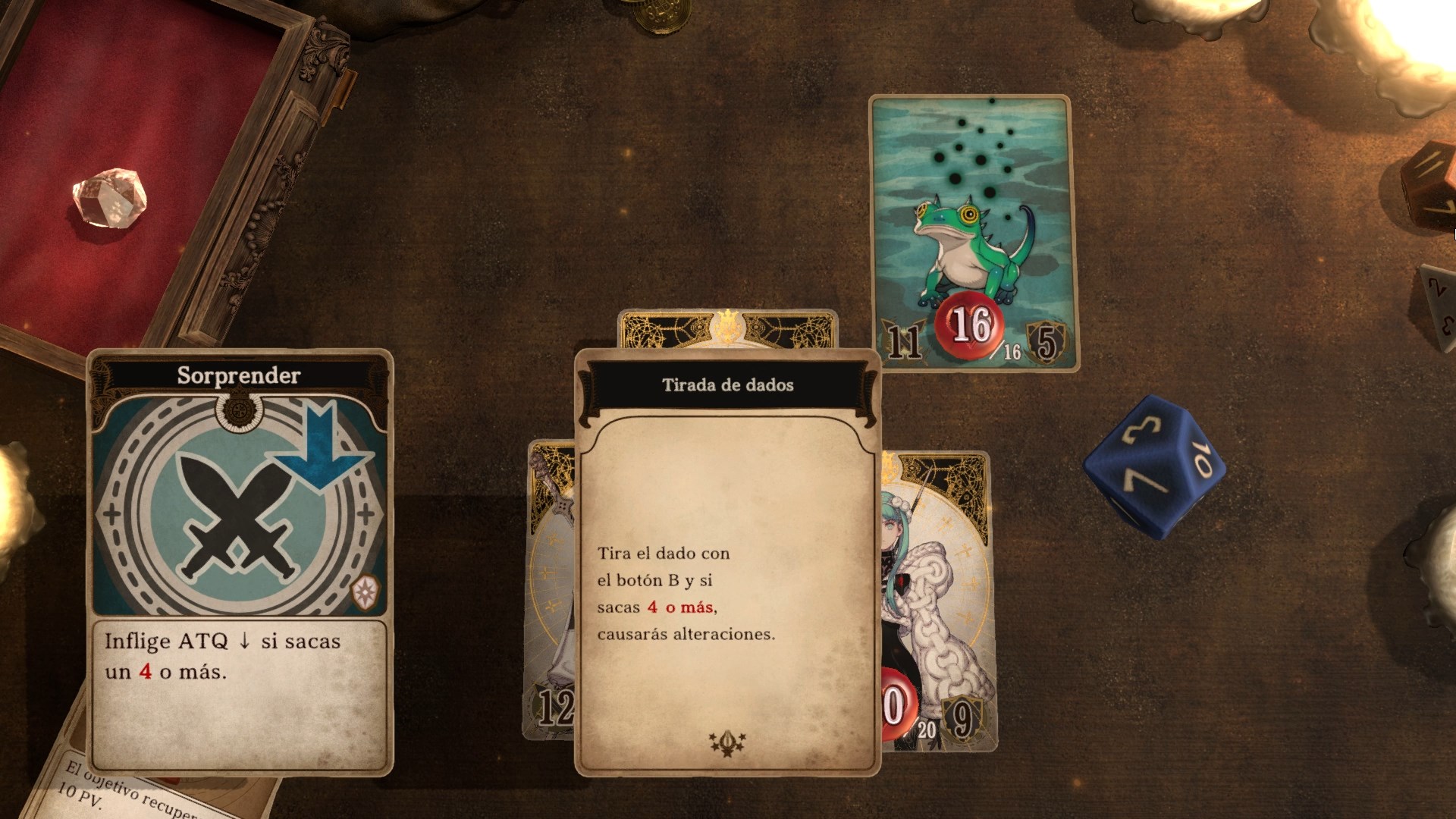Image resolution: width=1456 pixels, height=819 pixels.
Task: Target the frog enemy card
Action: (973, 231)
